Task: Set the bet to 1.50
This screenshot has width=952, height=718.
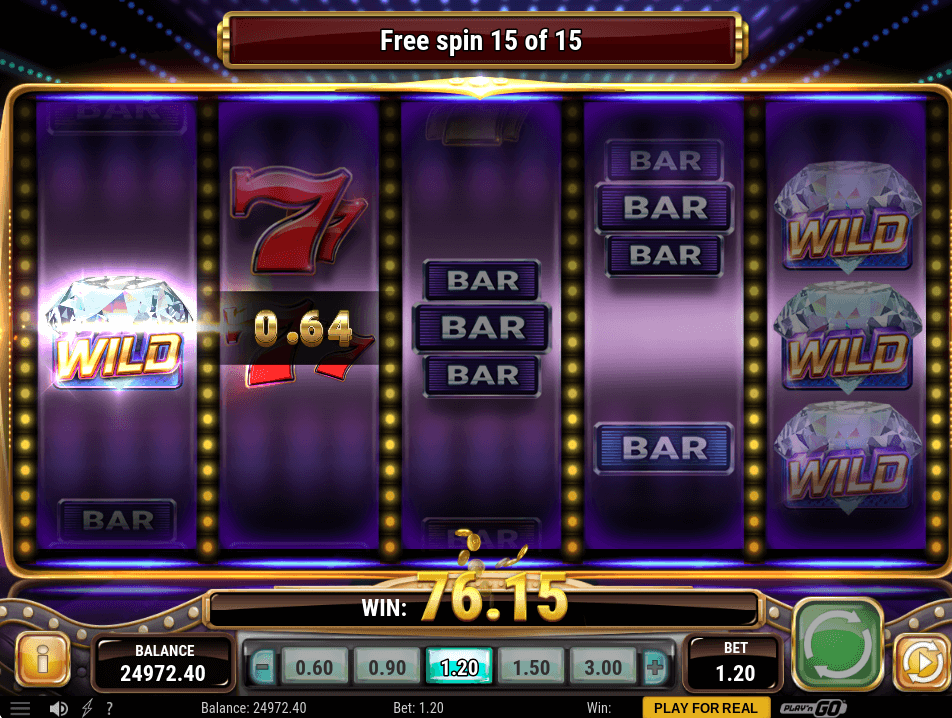Action: point(531,667)
